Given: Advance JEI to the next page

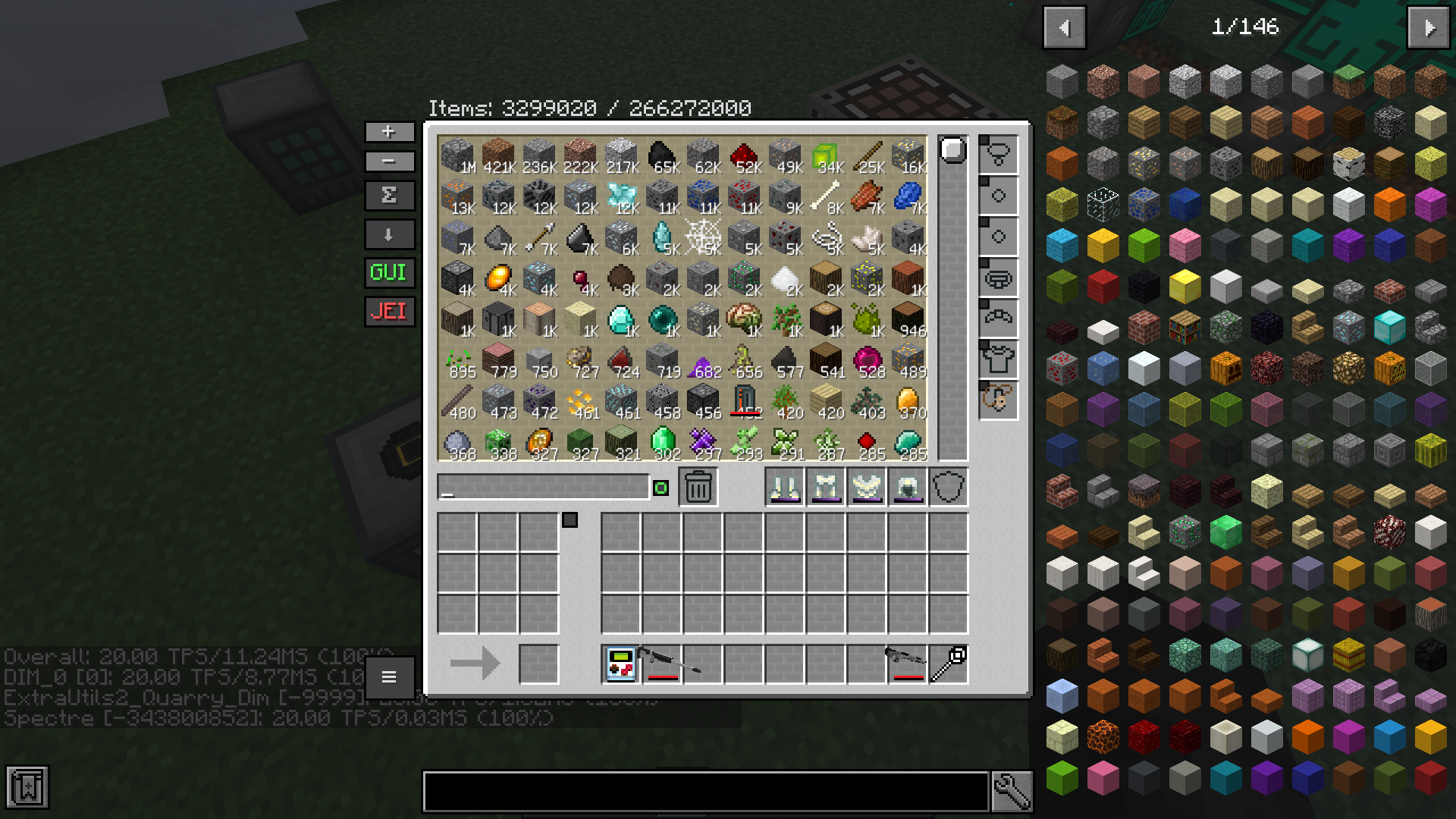Looking at the screenshot, I should tap(1428, 27).
